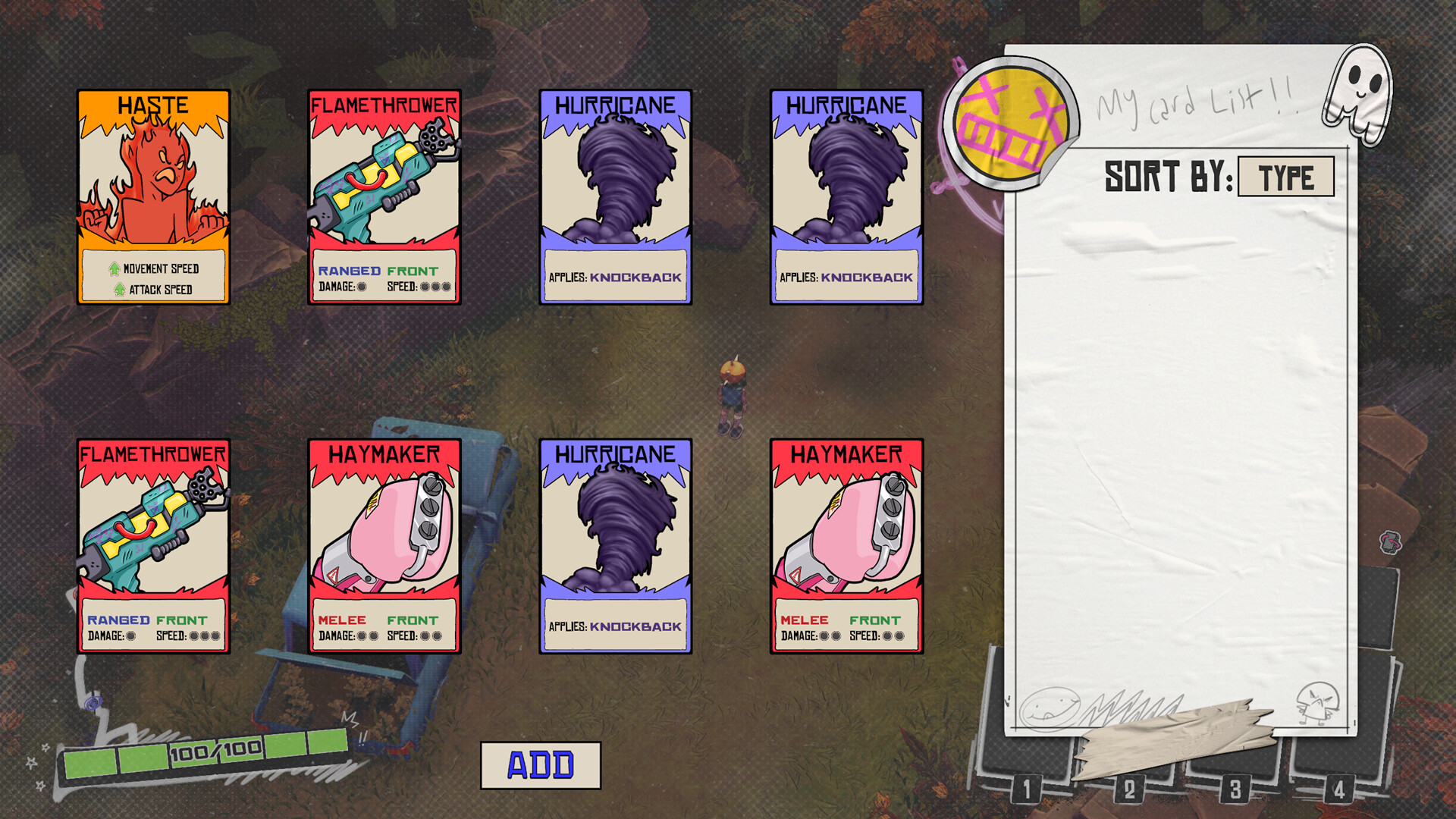Click the Movement Speed arrow icon on Haste

coord(113,269)
